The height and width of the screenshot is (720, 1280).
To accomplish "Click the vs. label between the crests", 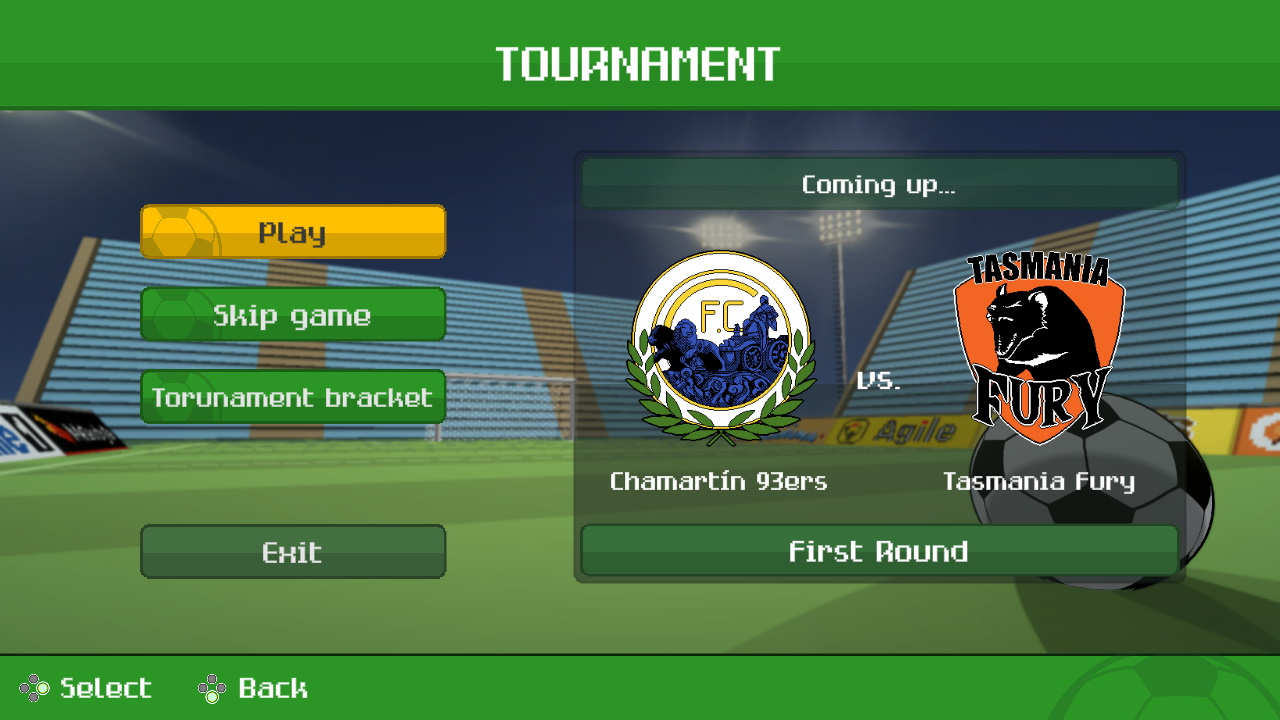I will point(878,380).
